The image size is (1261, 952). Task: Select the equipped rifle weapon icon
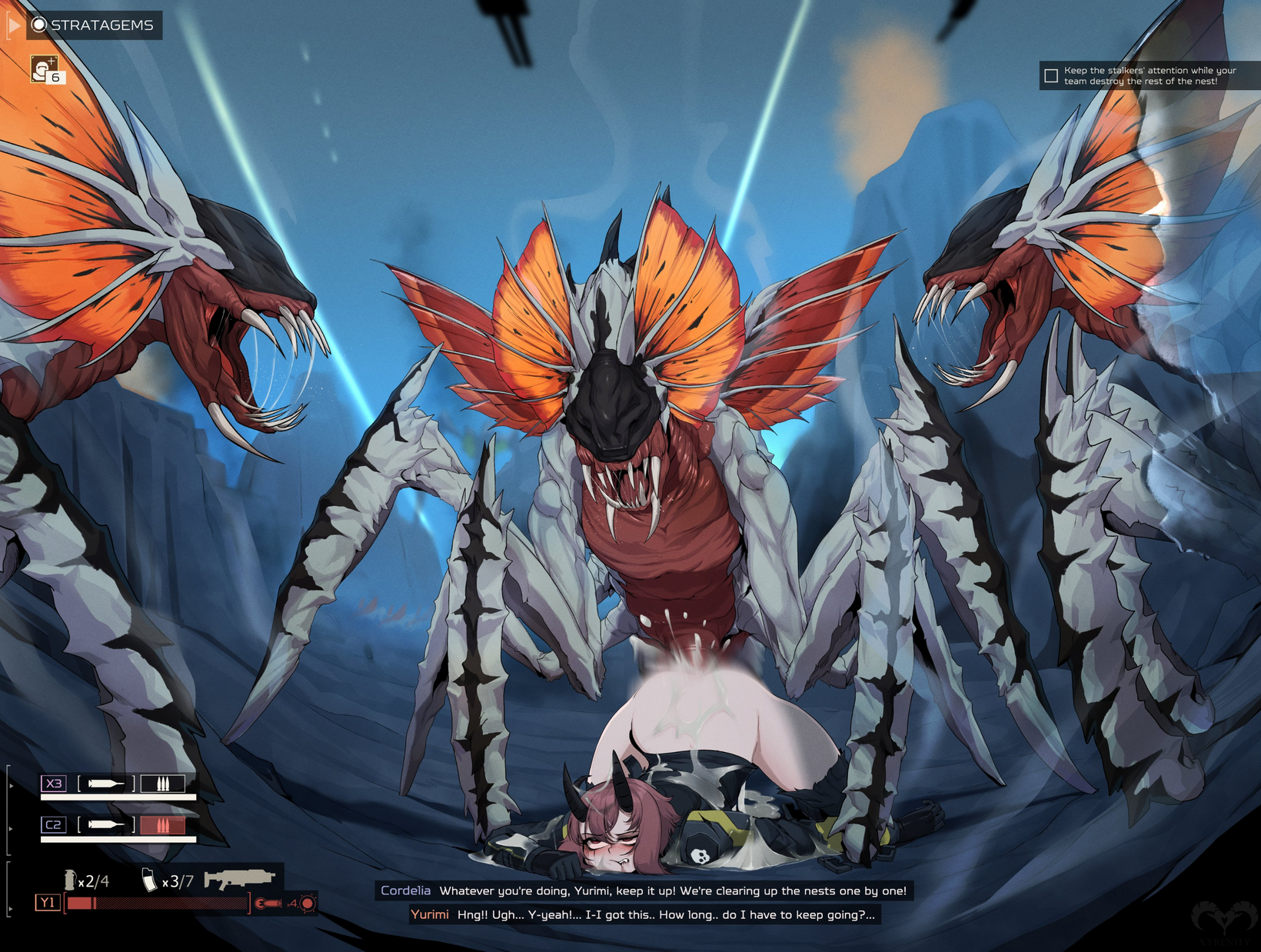239,879
